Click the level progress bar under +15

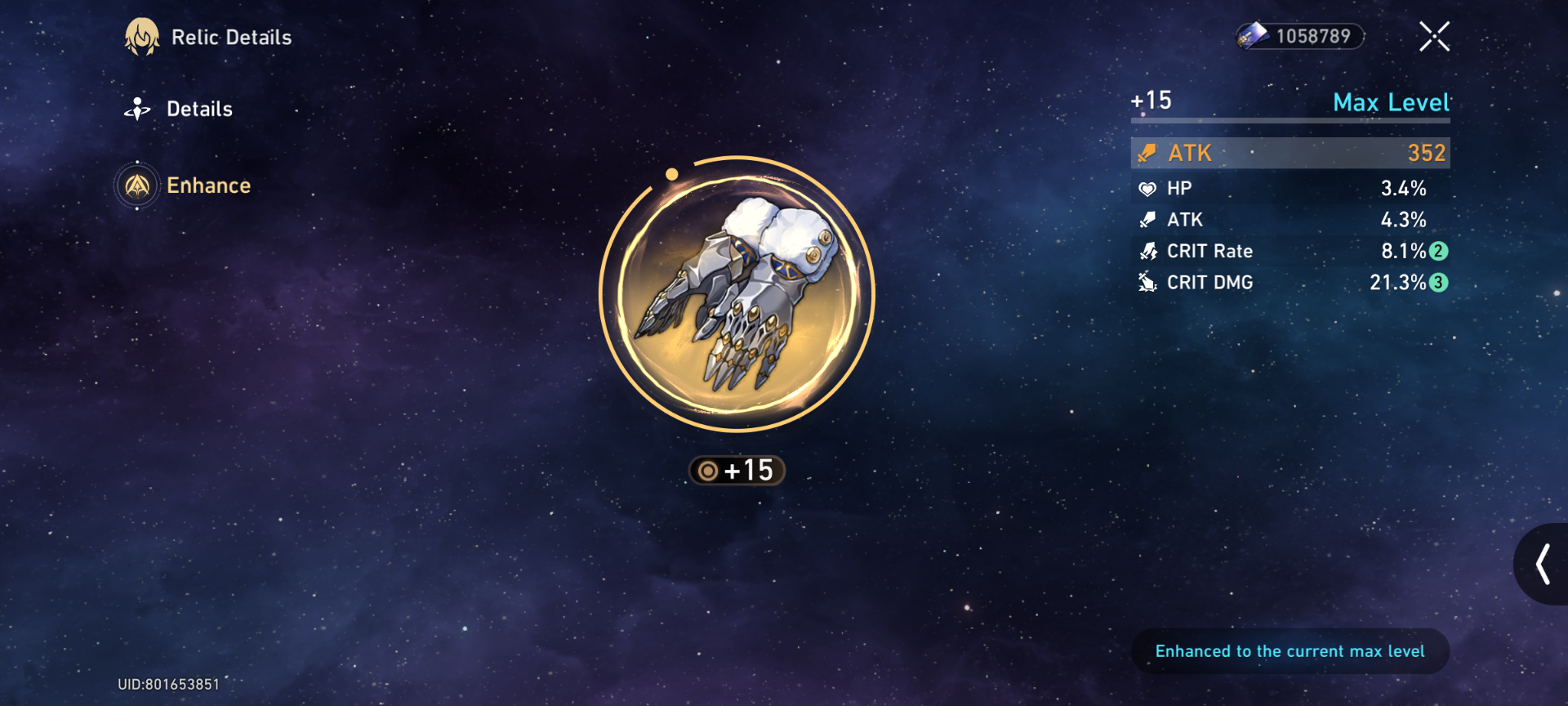click(1290, 121)
